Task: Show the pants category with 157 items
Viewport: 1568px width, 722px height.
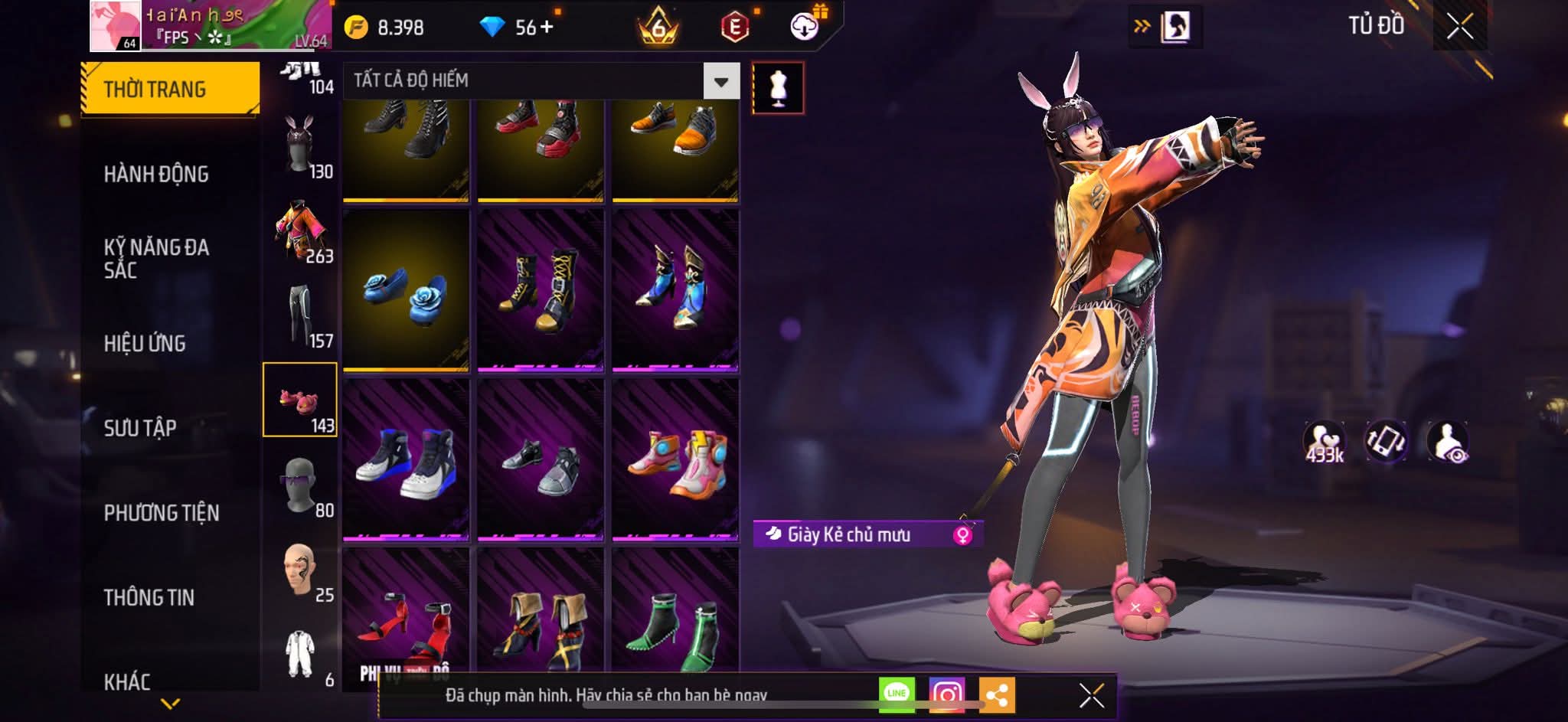Action: coord(300,315)
